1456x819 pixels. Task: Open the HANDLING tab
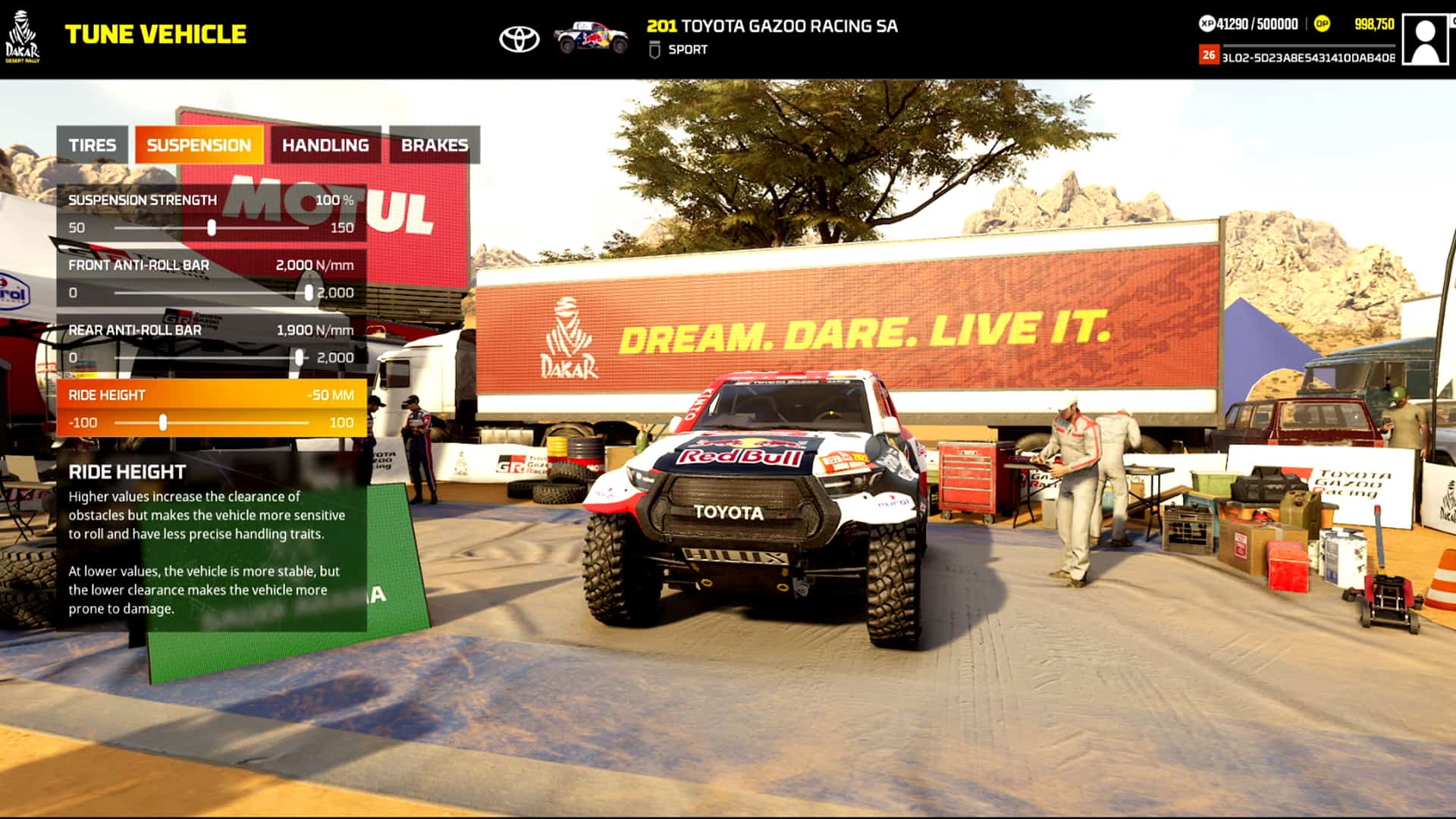326,145
